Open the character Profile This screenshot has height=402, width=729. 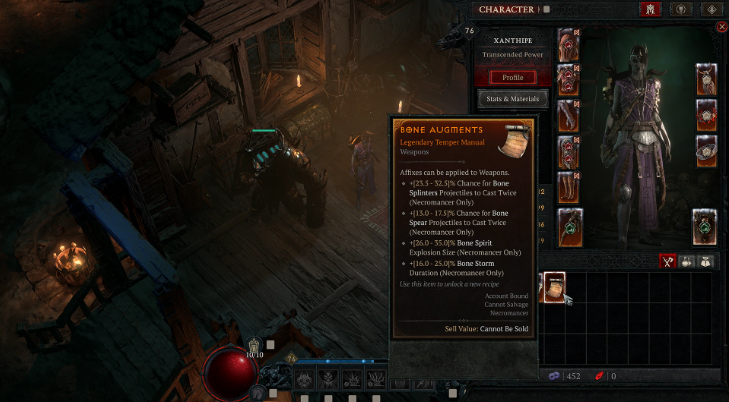[512, 77]
